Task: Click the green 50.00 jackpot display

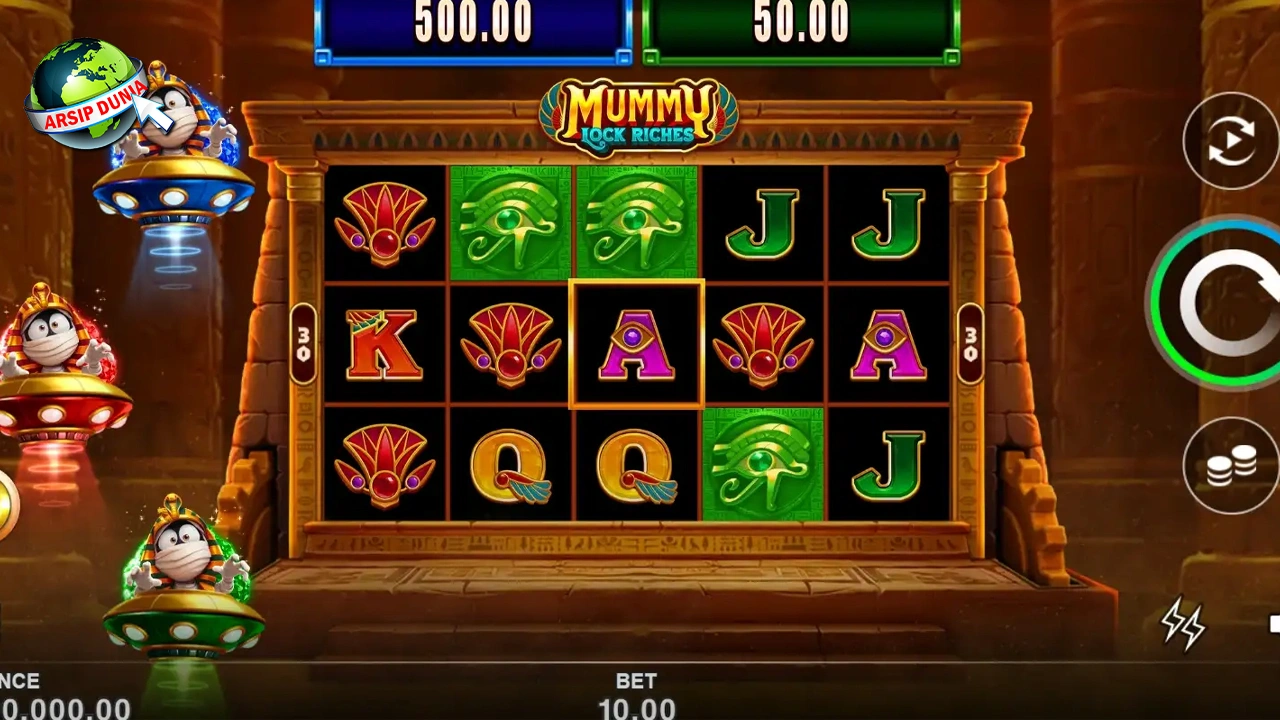Action: pos(800,22)
